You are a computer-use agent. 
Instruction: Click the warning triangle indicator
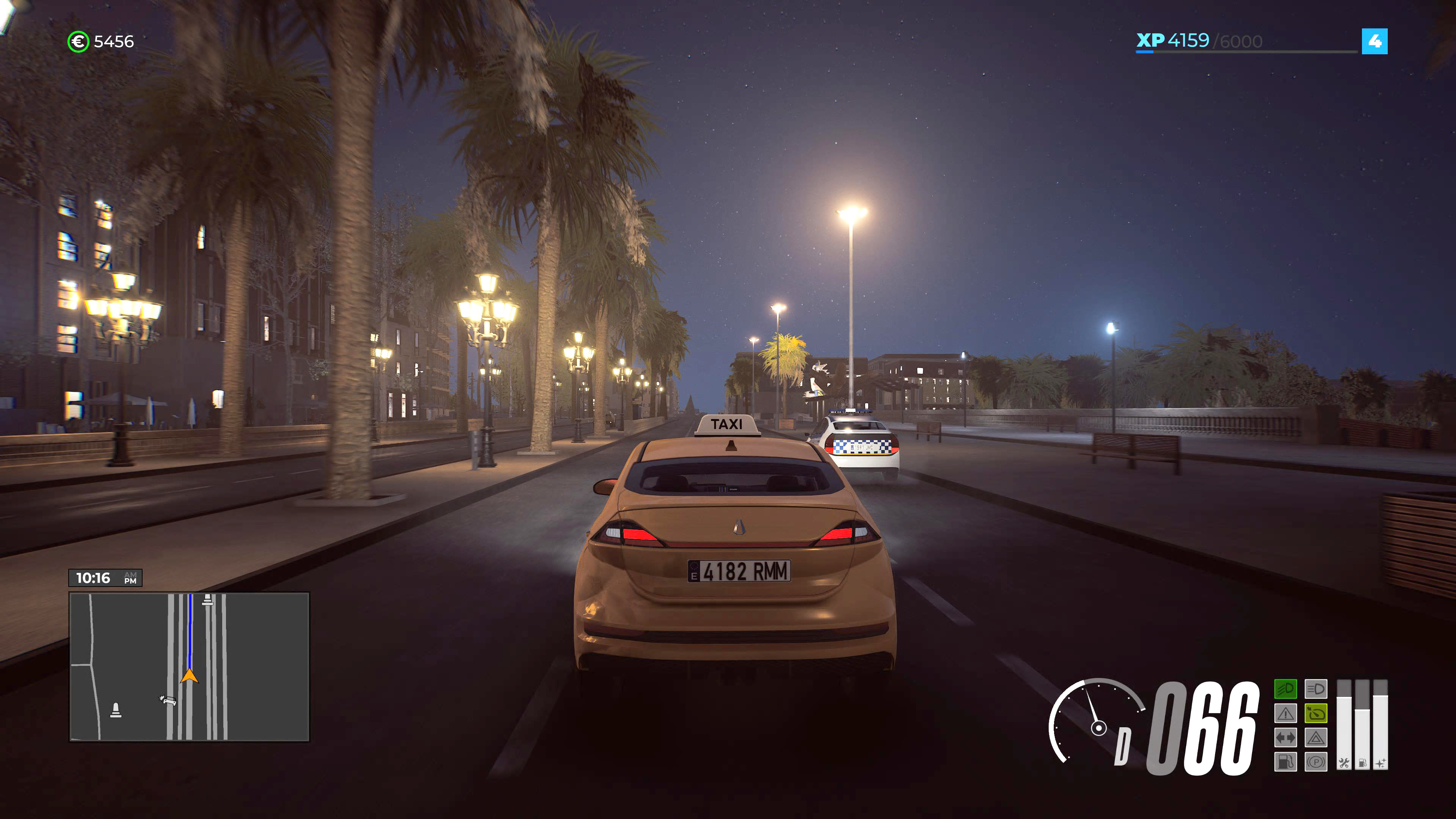coord(1286,713)
